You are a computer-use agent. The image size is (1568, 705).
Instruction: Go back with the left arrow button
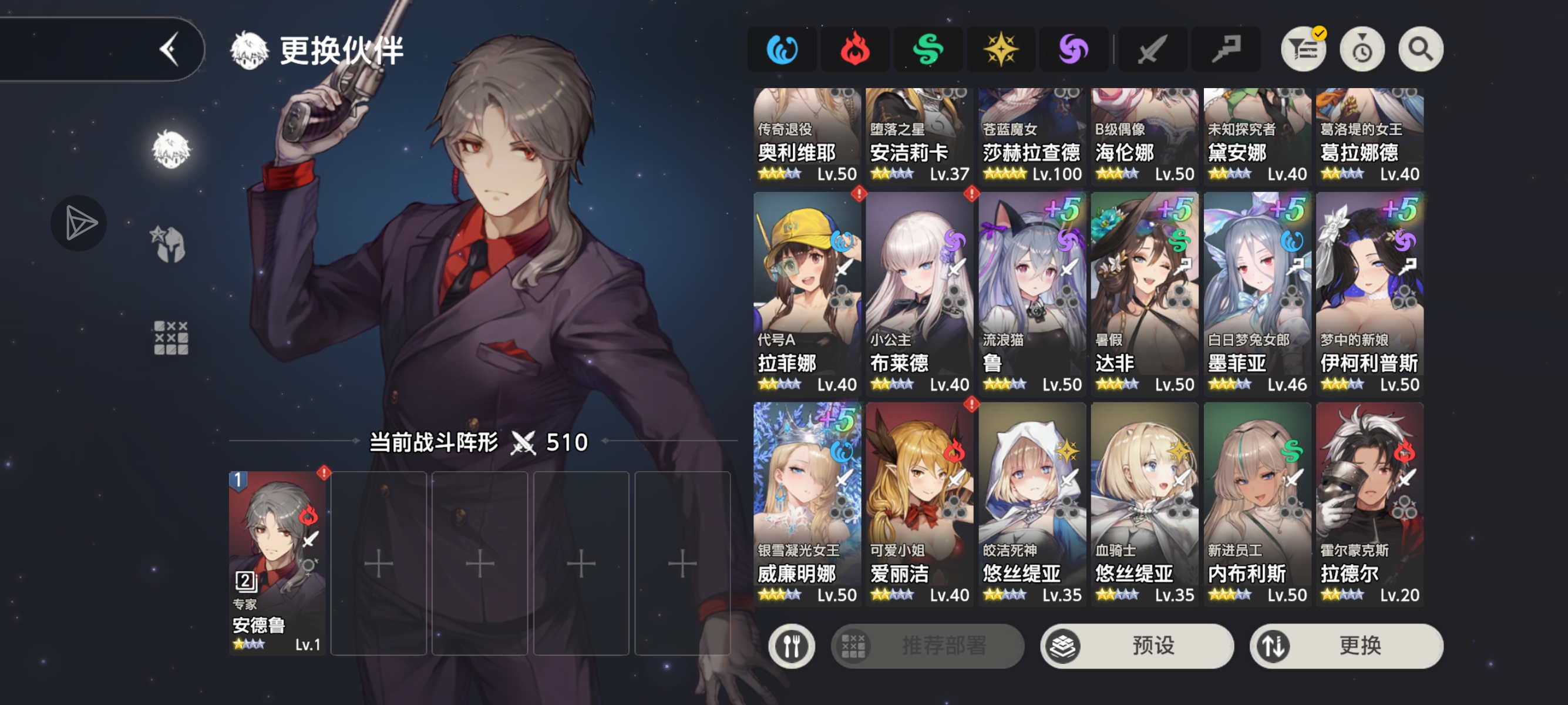[170, 49]
